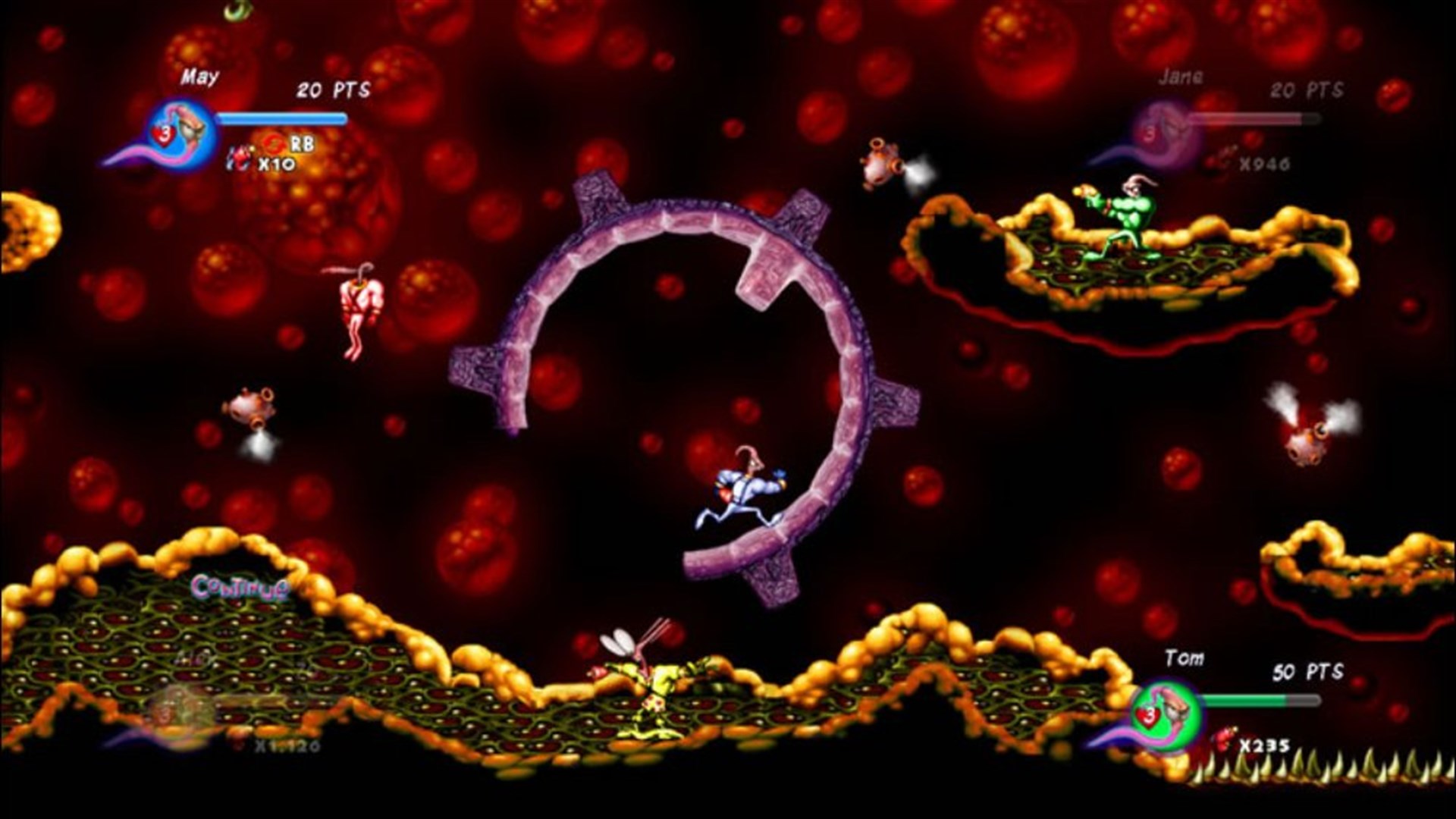Click the heart badge on Jane's portrait
This screenshot has width=1456, height=819.
[x=1150, y=133]
